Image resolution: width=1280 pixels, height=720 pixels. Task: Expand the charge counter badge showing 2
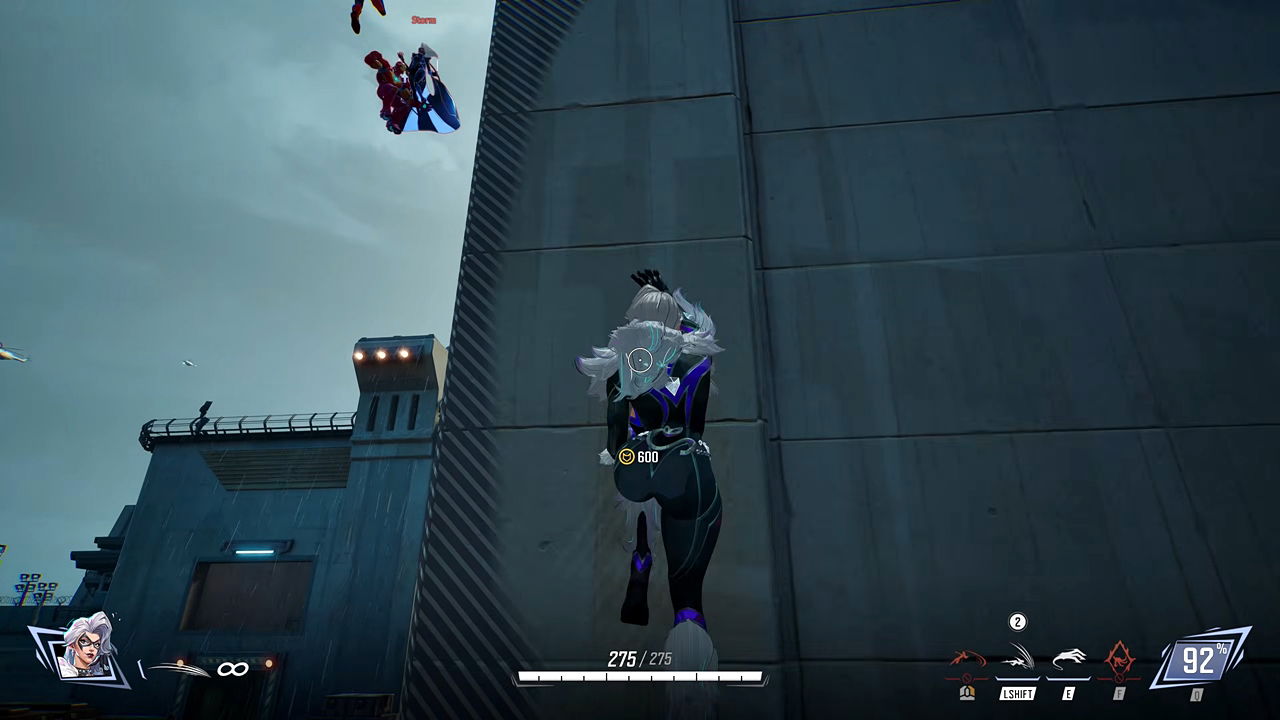coord(1017,621)
